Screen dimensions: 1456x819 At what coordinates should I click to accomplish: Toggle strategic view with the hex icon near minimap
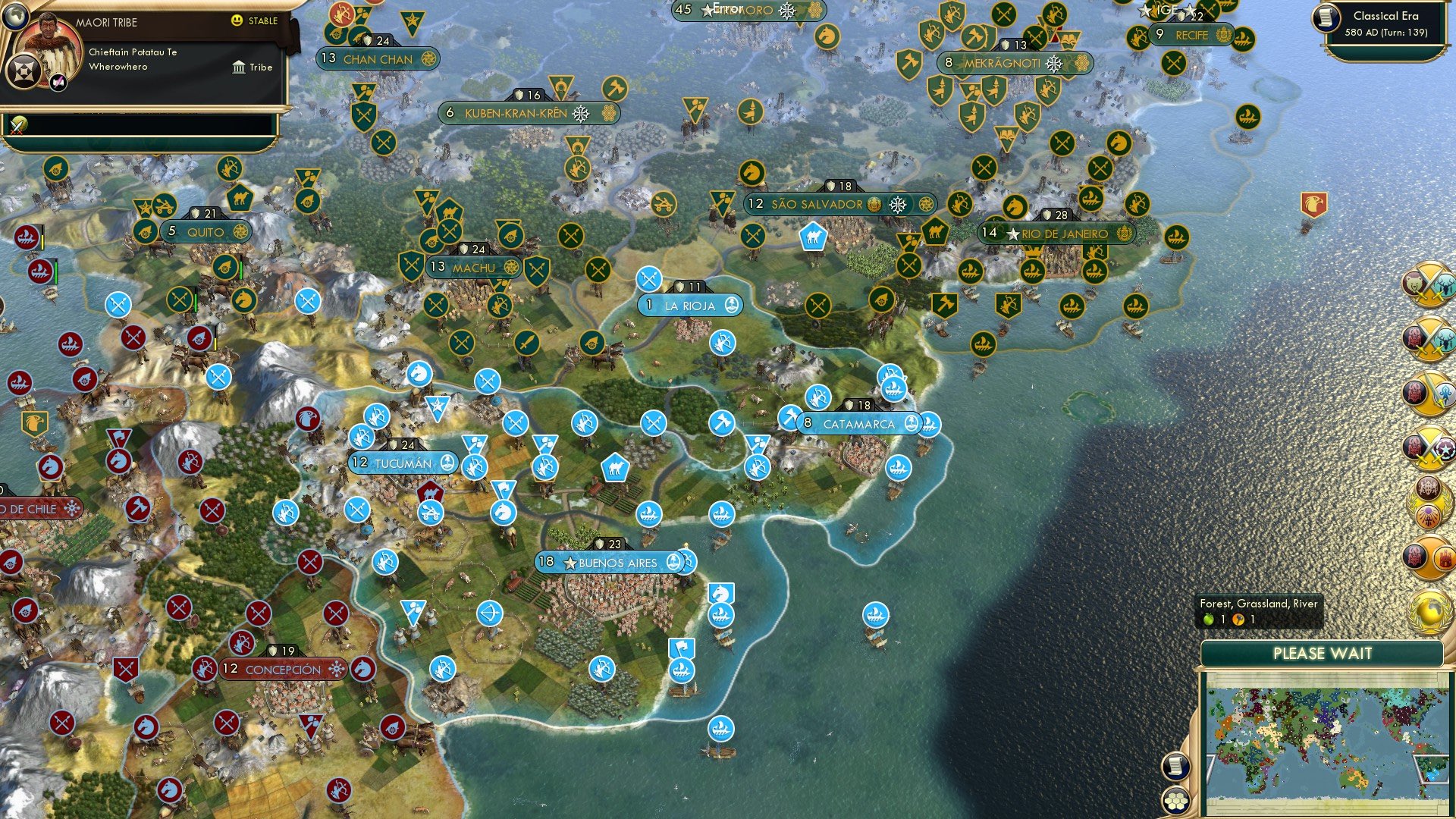coord(1175,802)
